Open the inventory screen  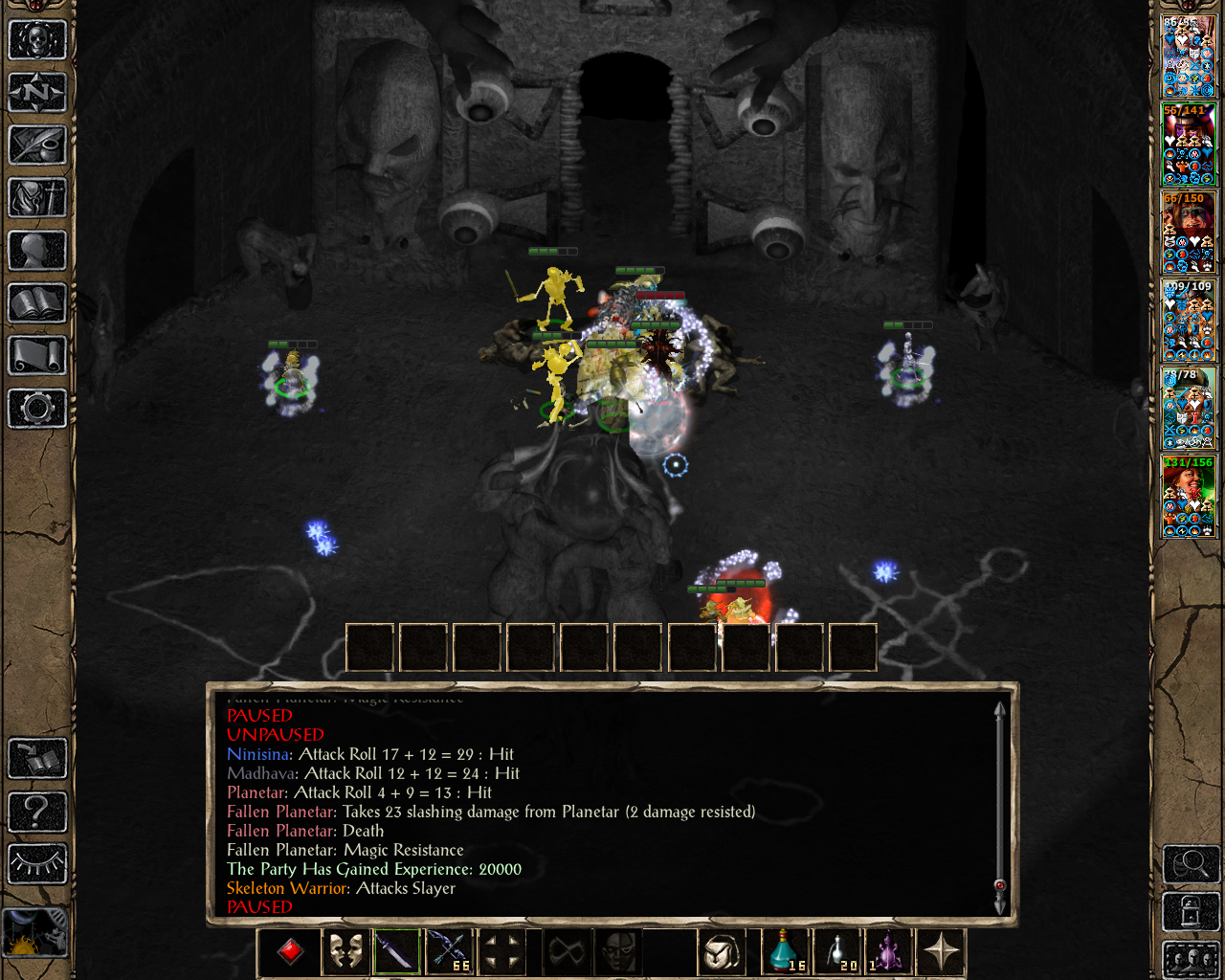point(37,198)
